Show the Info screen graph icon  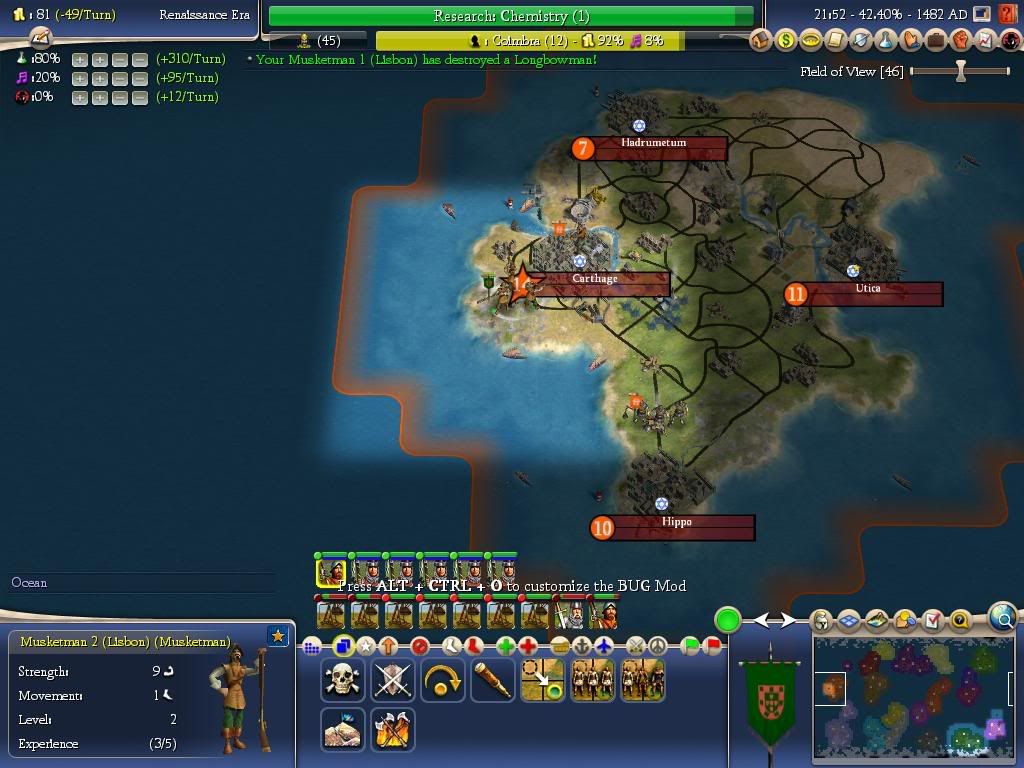pyautogui.click(x=984, y=40)
